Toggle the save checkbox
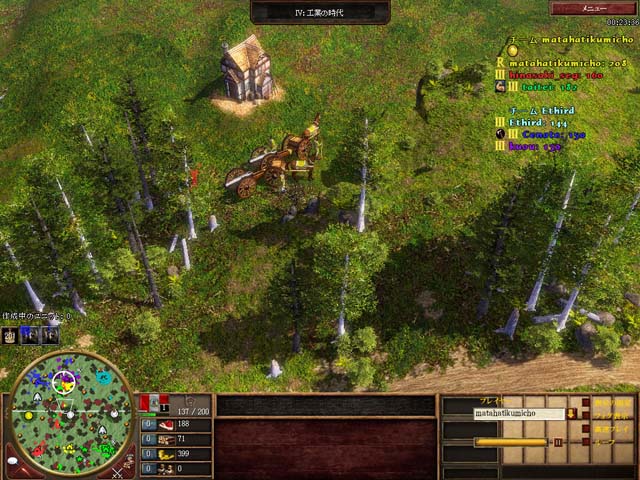The image size is (640, 480). click(x=584, y=441)
